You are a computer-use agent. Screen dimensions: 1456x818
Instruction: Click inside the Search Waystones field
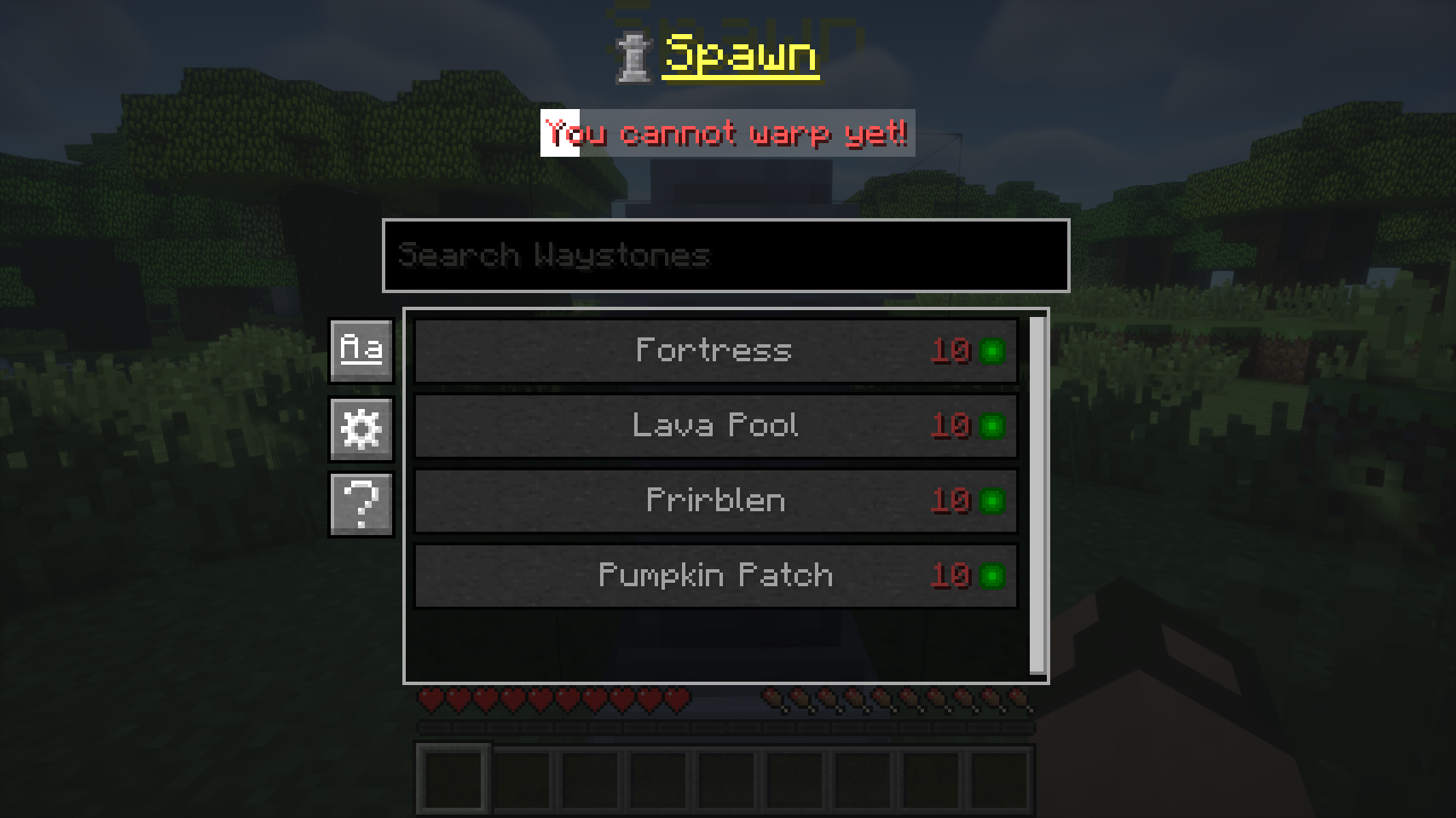pyautogui.click(x=725, y=256)
